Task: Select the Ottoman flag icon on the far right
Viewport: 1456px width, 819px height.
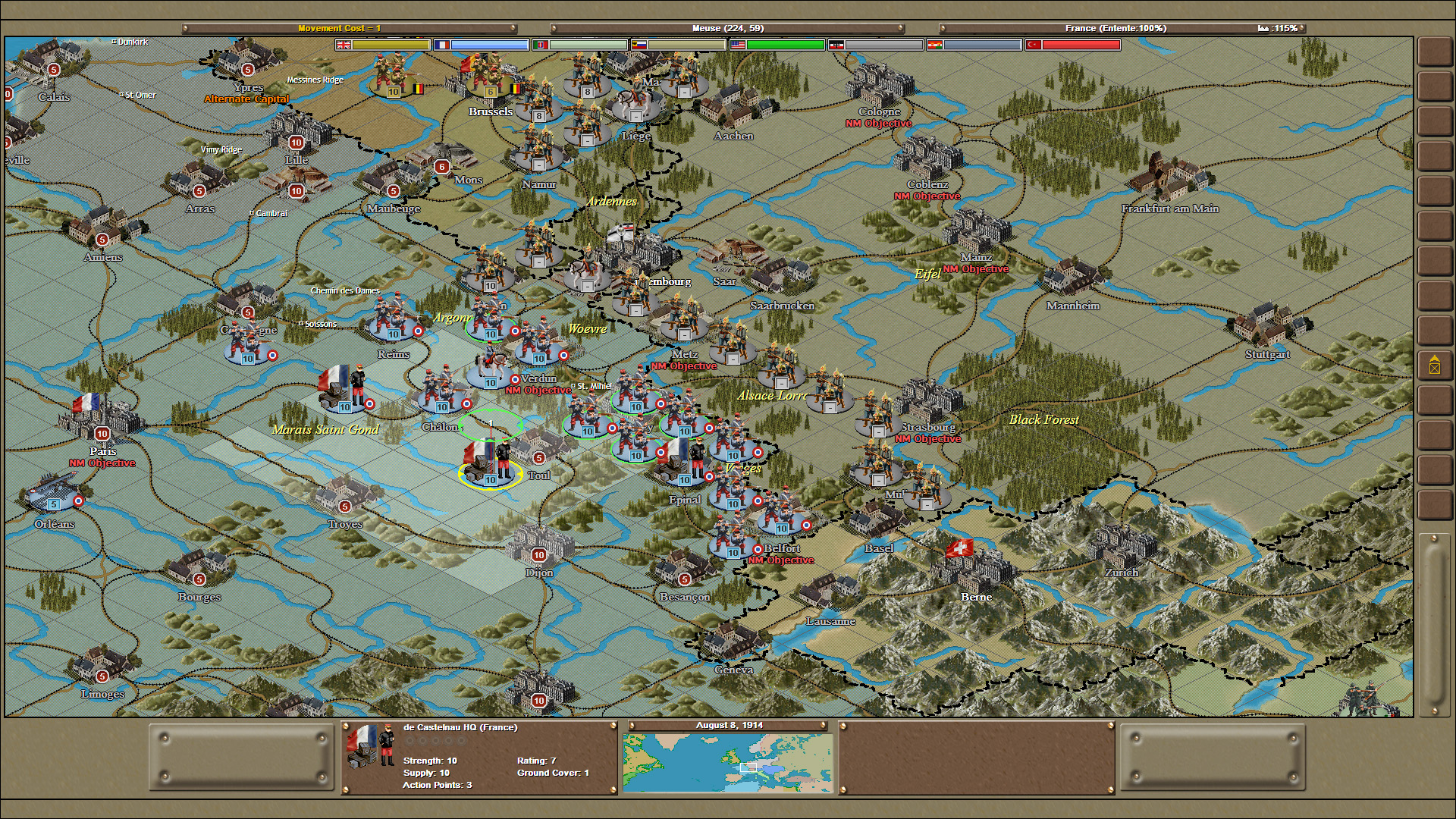Action: pyautogui.click(x=1033, y=45)
